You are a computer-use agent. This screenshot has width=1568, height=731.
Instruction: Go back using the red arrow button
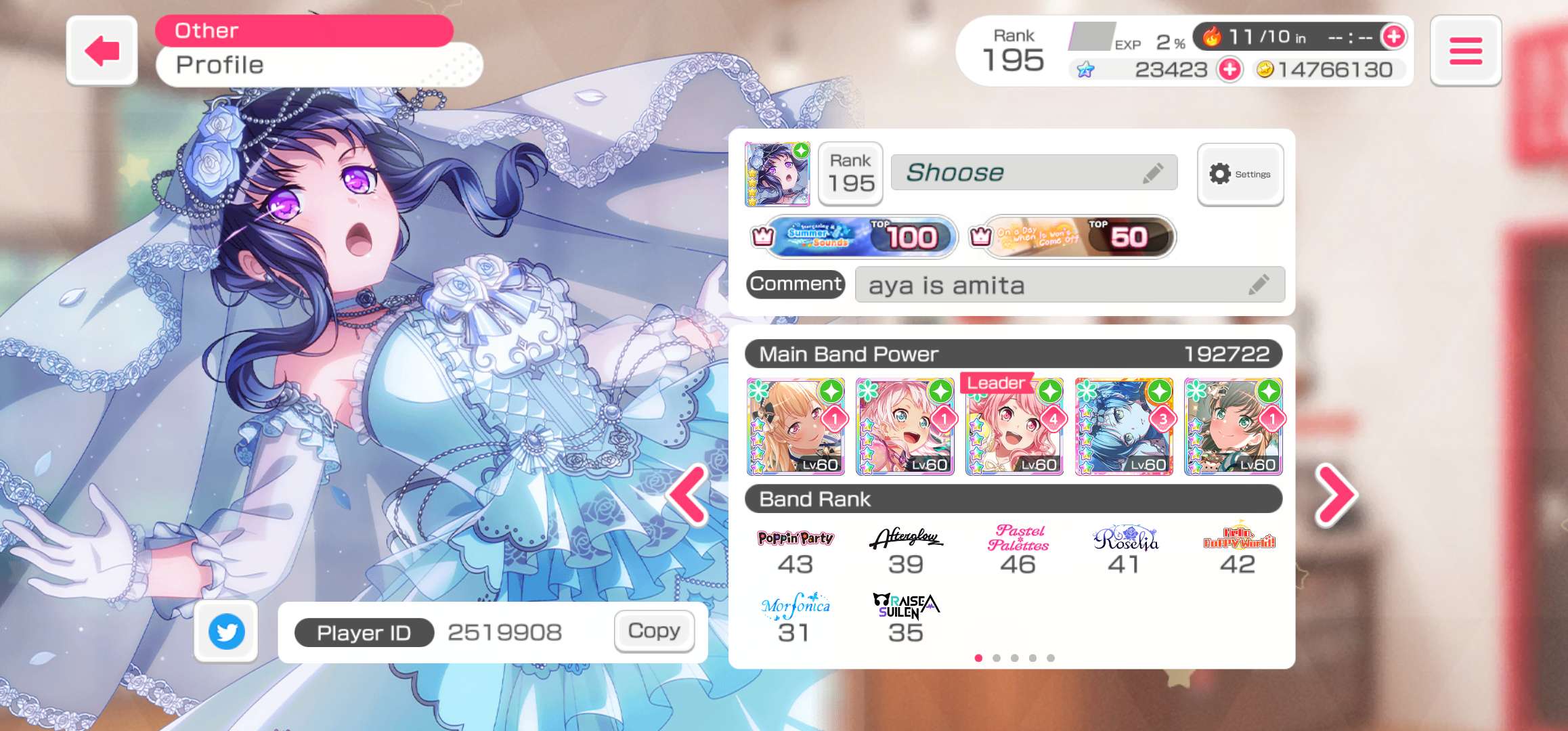coord(102,51)
